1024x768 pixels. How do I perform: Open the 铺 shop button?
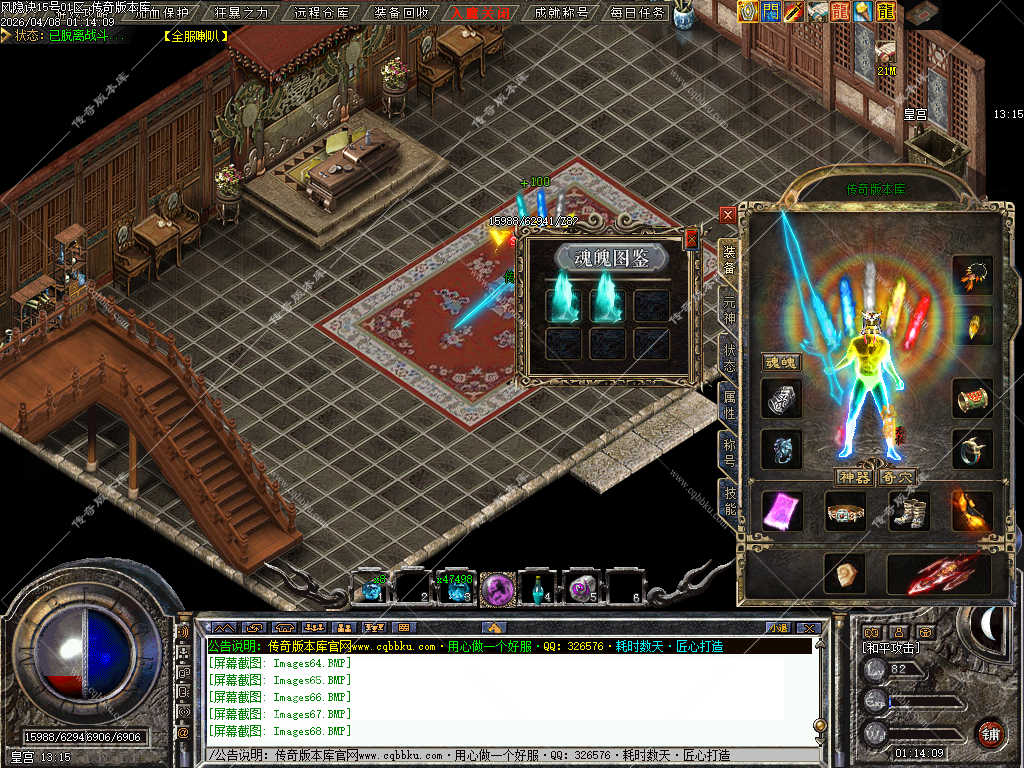pos(990,735)
